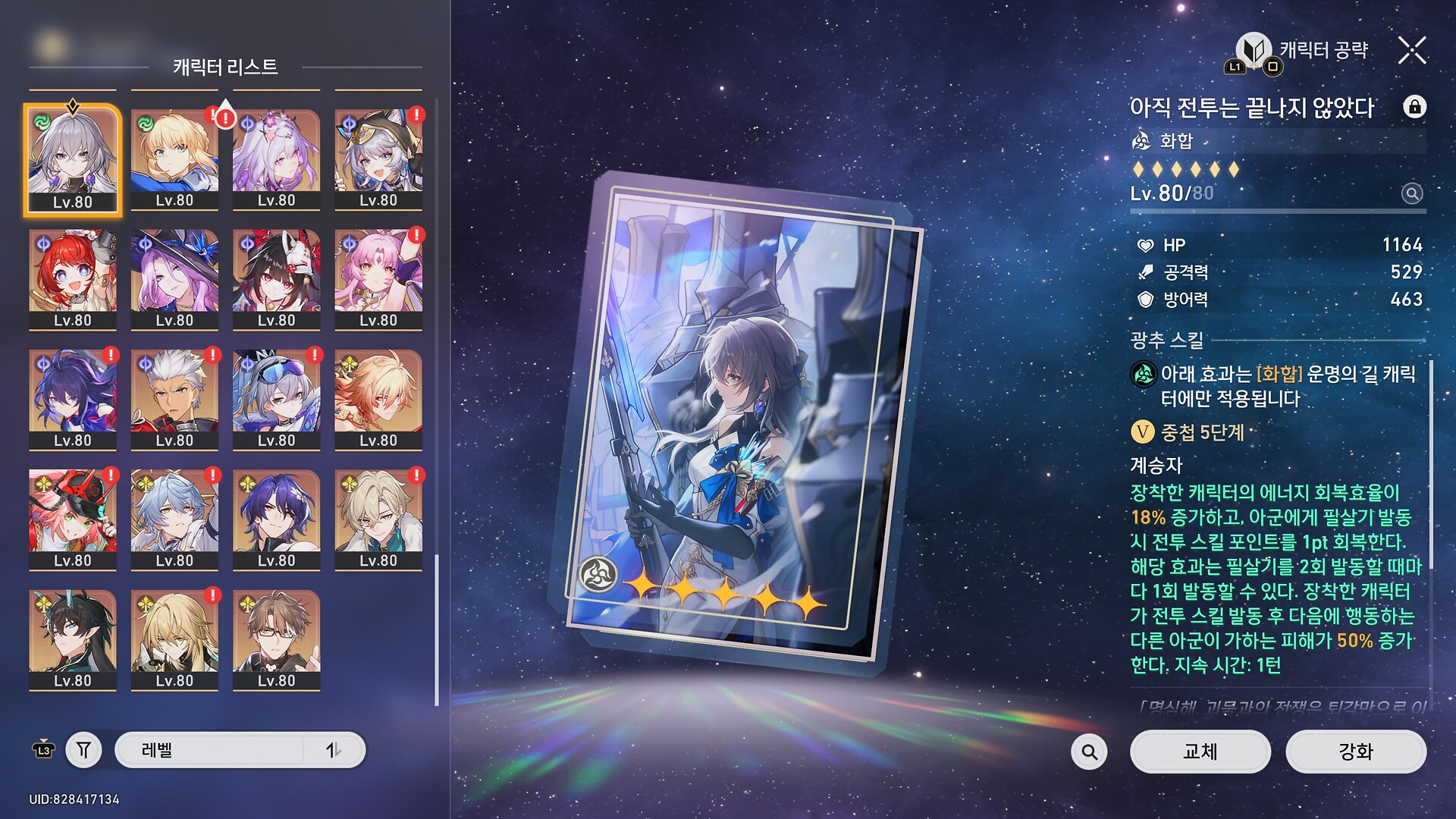Viewport: 1456px width, 819px height.
Task: Open 캐릭터 공략 character guide
Action: tap(1306, 52)
